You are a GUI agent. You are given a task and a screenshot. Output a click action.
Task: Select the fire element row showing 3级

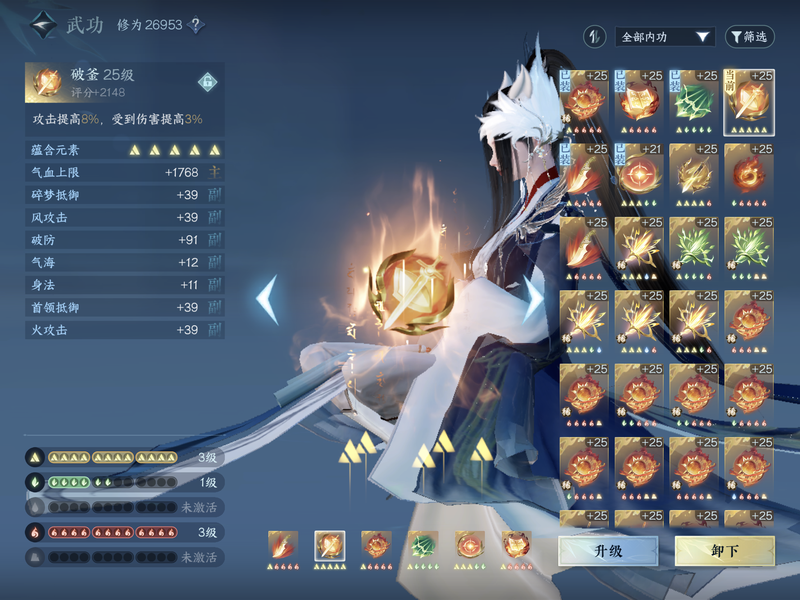point(124,532)
